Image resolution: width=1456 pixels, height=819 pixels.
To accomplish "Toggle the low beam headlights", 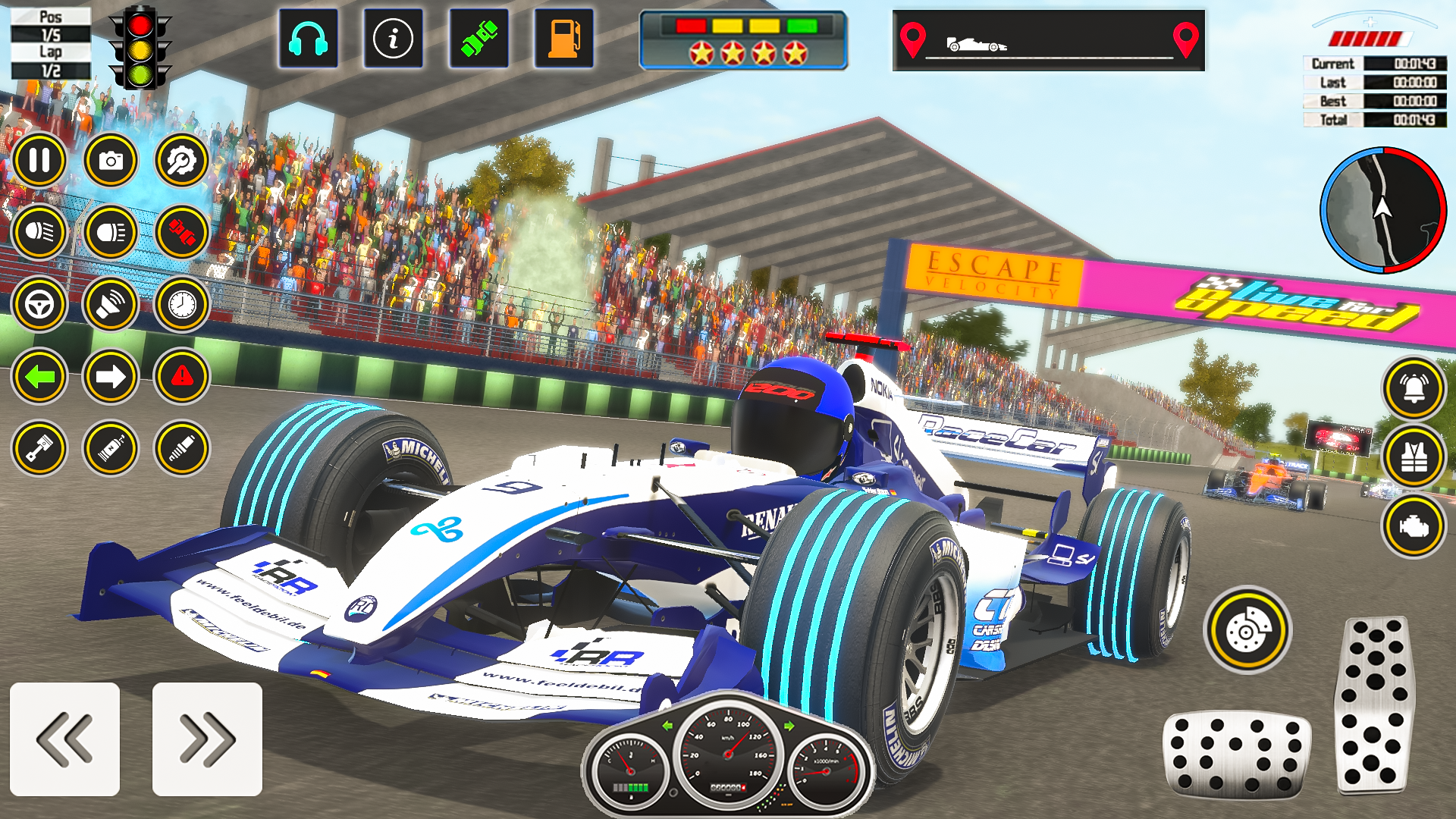I will tap(42, 233).
